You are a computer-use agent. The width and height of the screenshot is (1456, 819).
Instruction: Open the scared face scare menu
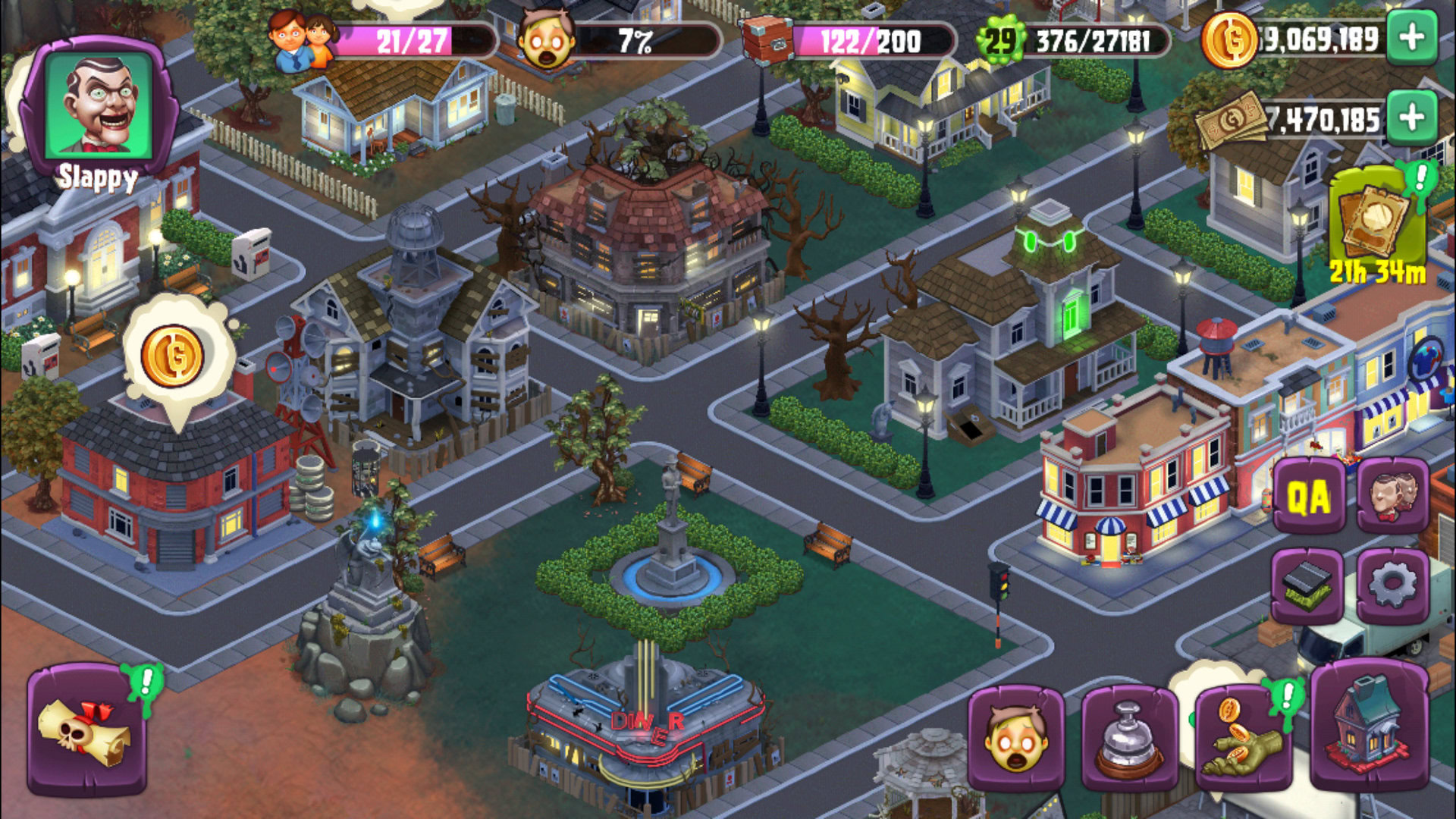point(1015,738)
